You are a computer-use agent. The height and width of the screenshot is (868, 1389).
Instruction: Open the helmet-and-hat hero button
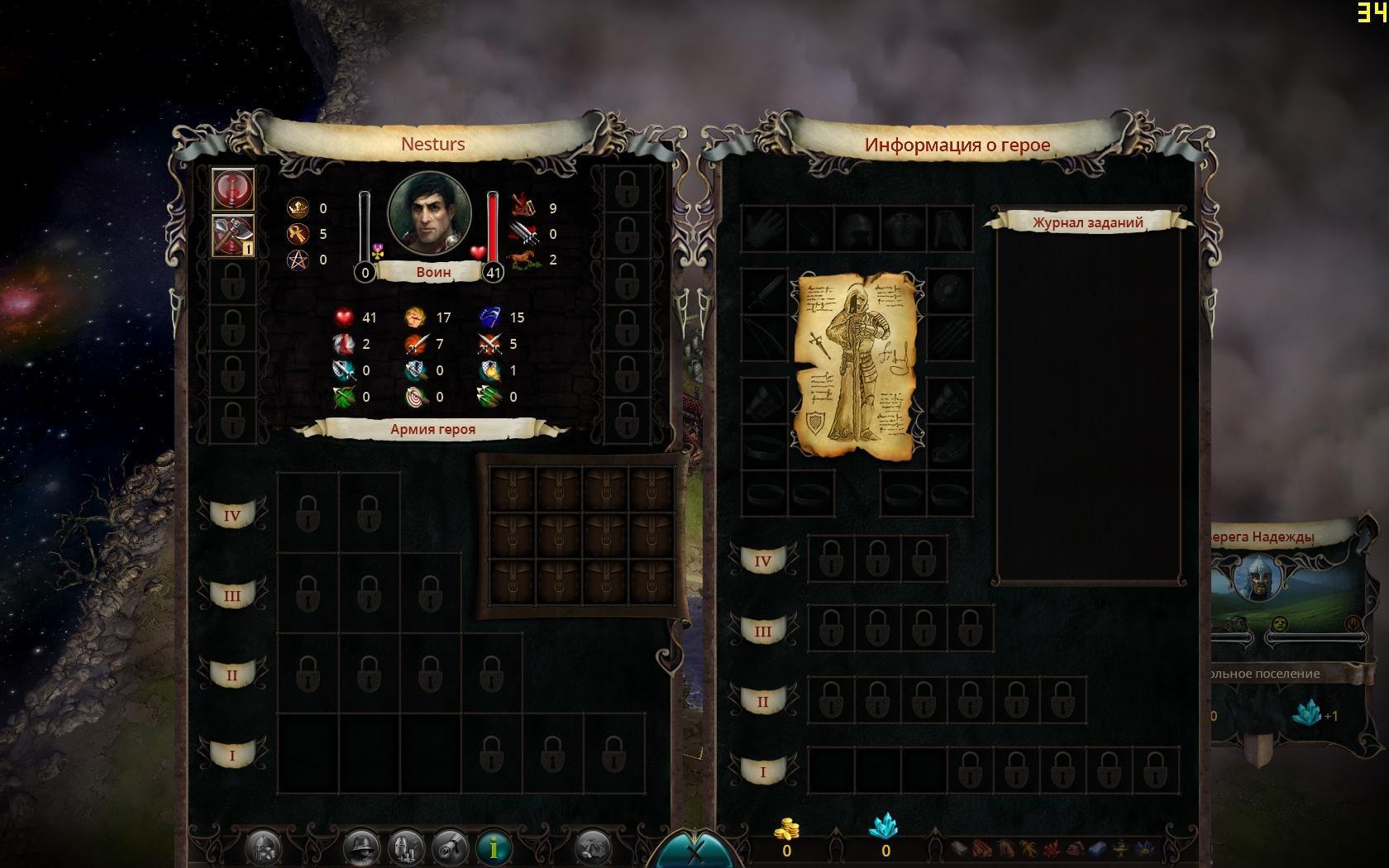point(361,847)
